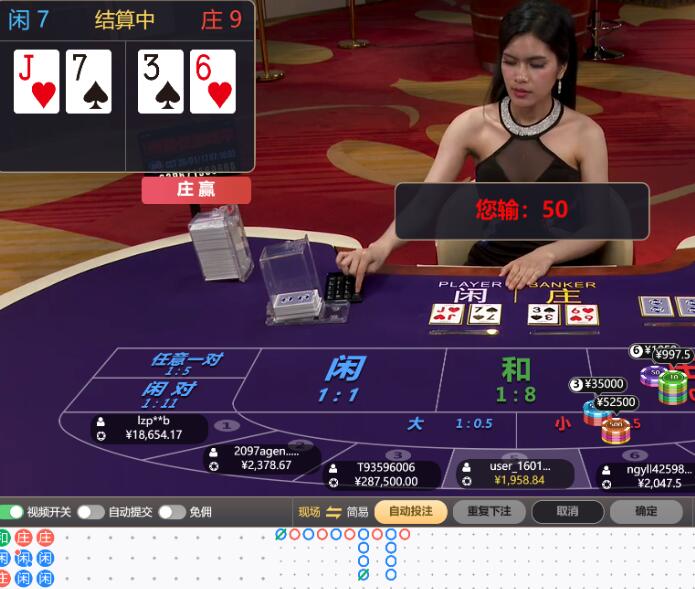Choose the 闲对 1:11 betting area
The width and height of the screenshot is (695, 589).
point(168,394)
